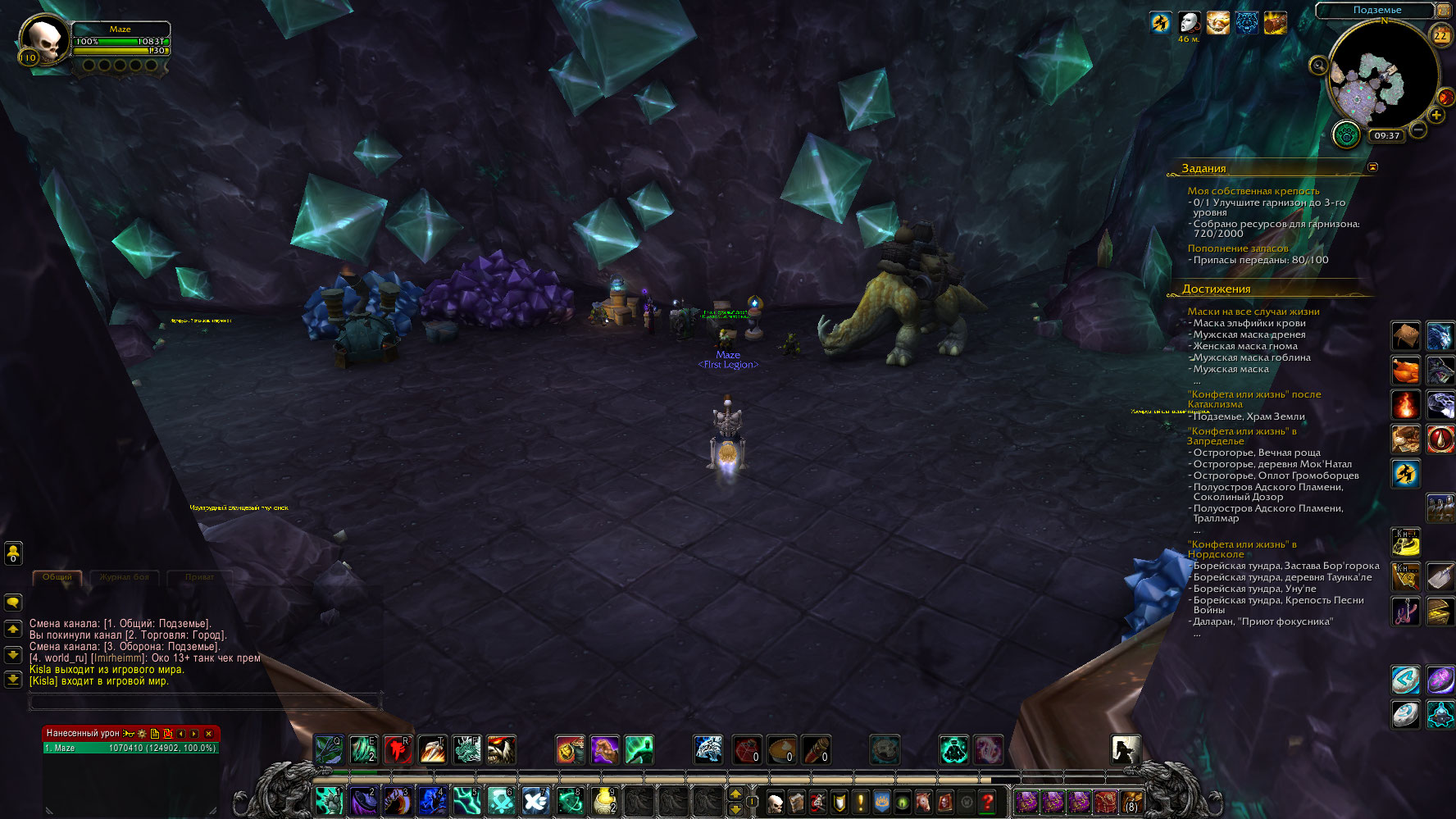The height and width of the screenshot is (819, 1456).
Task: Jump chat to the bottom
Action: 13,680
